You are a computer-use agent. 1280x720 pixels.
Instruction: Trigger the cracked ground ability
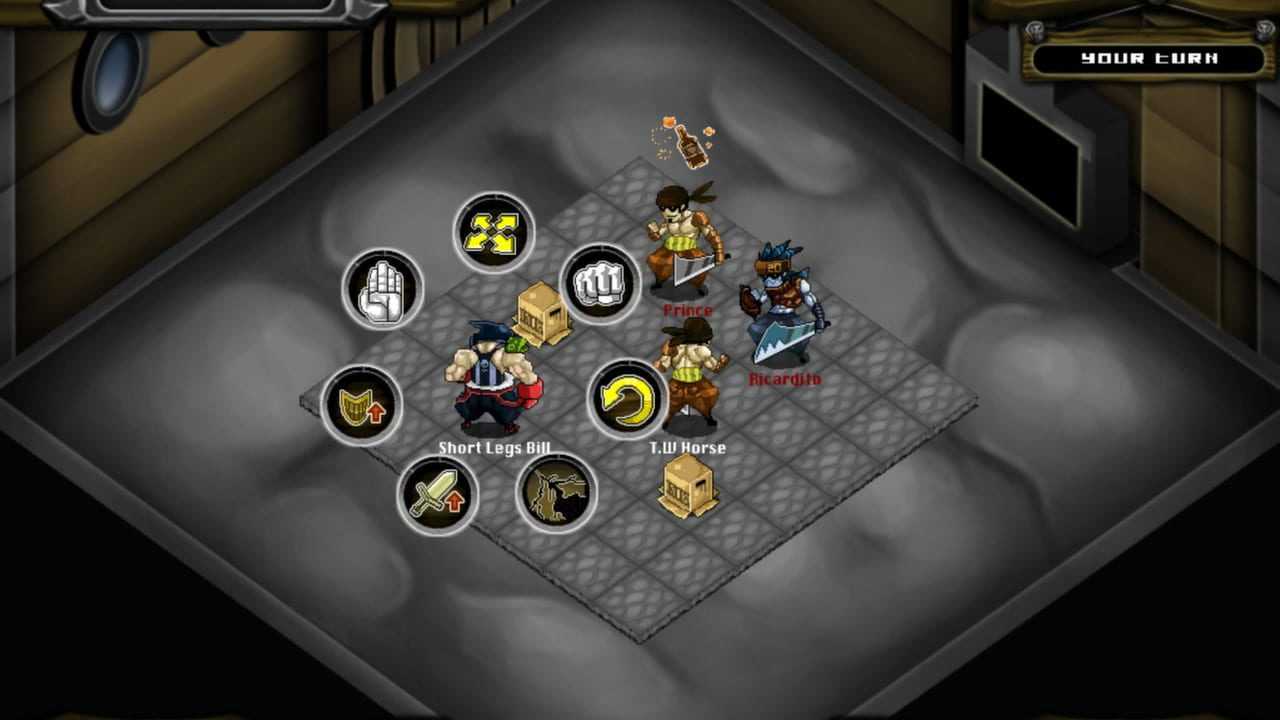point(556,493)
